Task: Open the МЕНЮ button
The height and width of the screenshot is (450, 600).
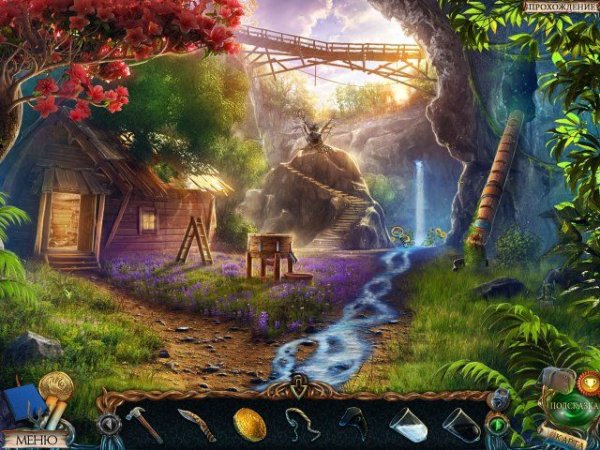Action: click(33, 438)
